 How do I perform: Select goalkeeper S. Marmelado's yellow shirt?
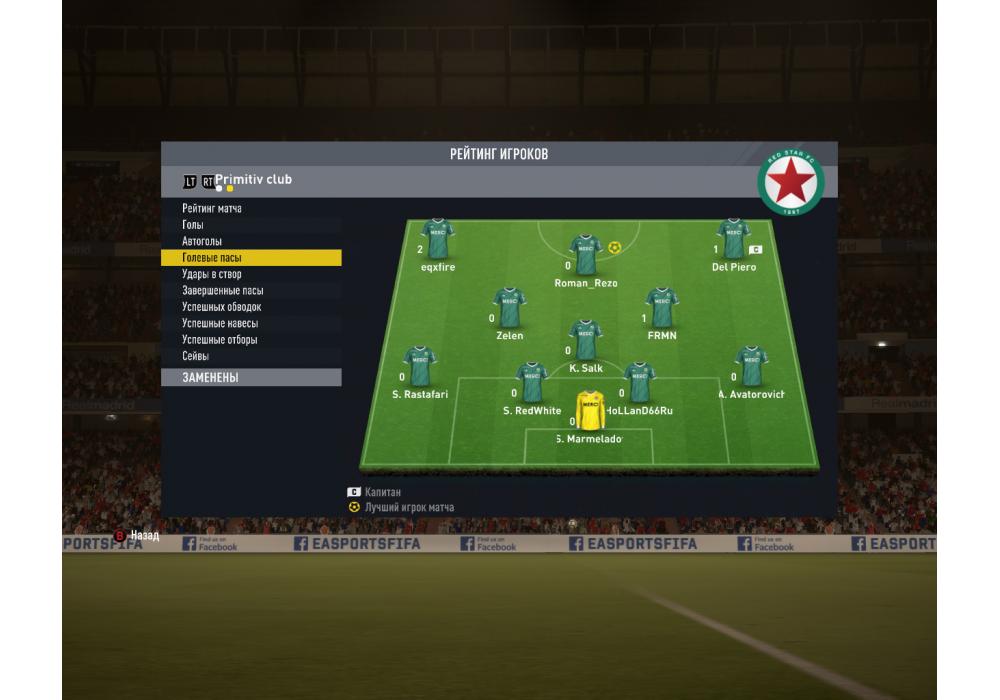tap(590, 411)
